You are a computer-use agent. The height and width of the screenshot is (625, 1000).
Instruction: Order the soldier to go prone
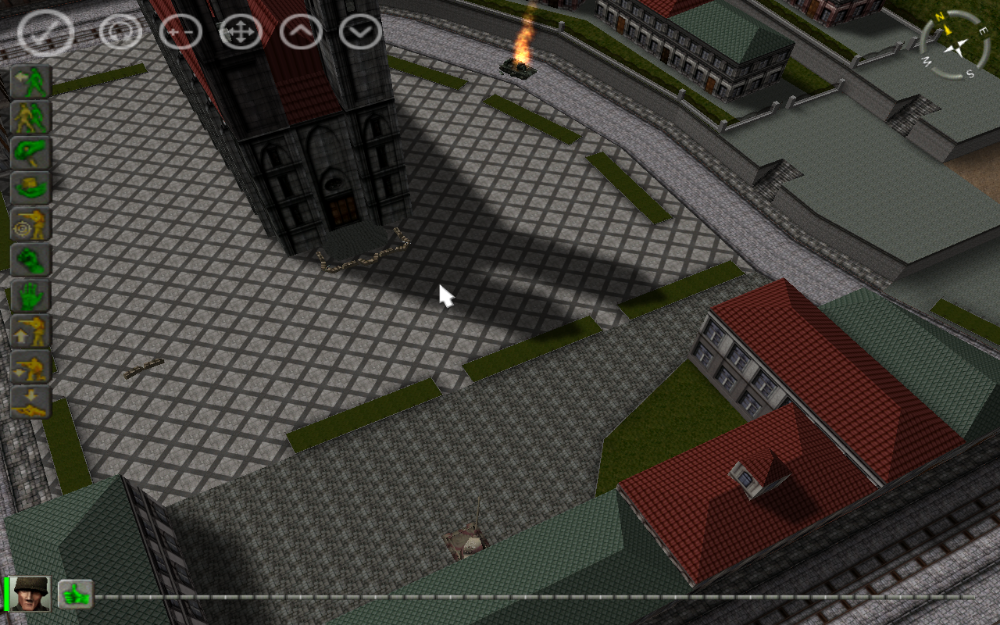pos(31,402)
